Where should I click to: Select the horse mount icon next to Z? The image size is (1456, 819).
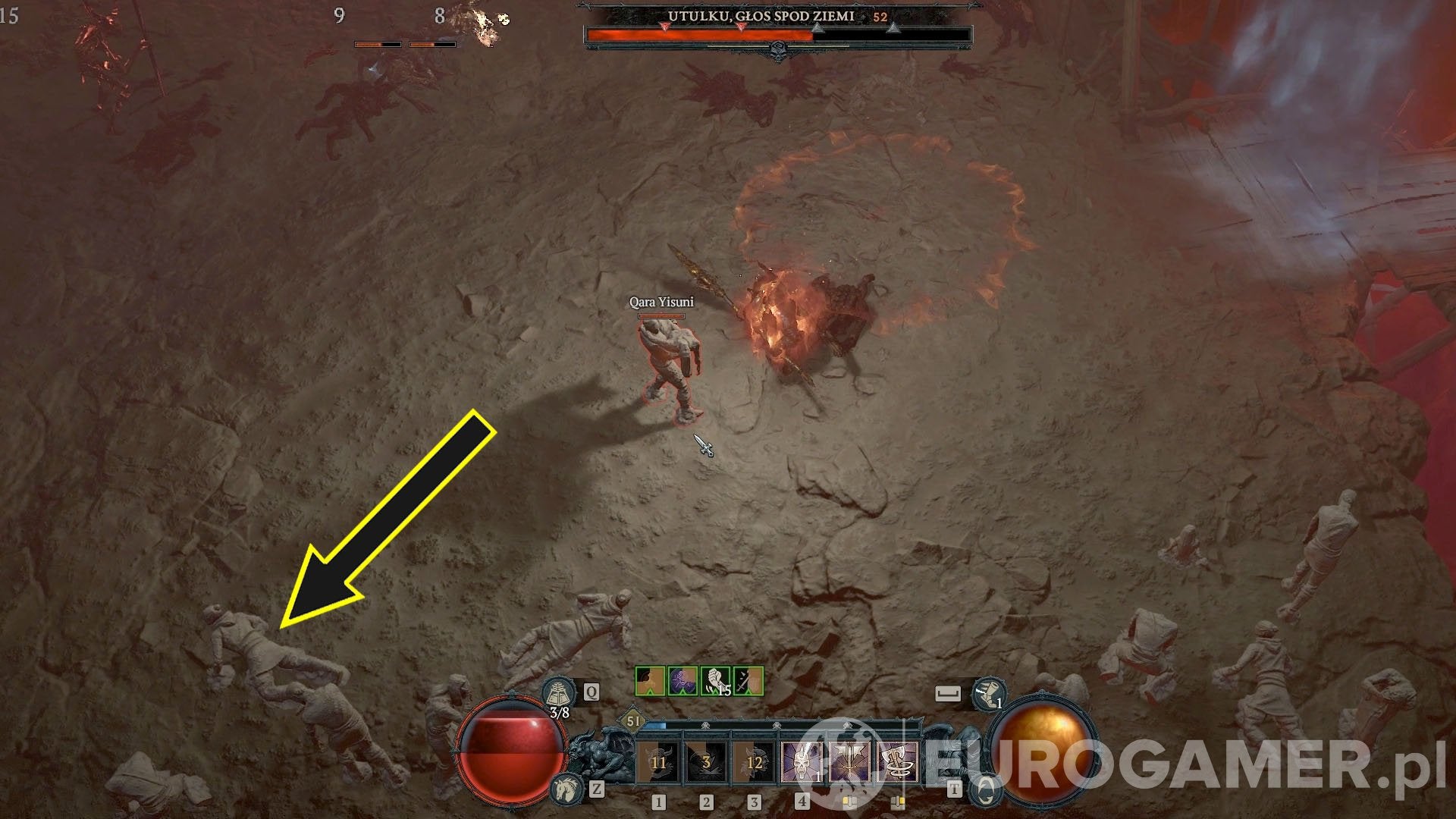(567, 789)
